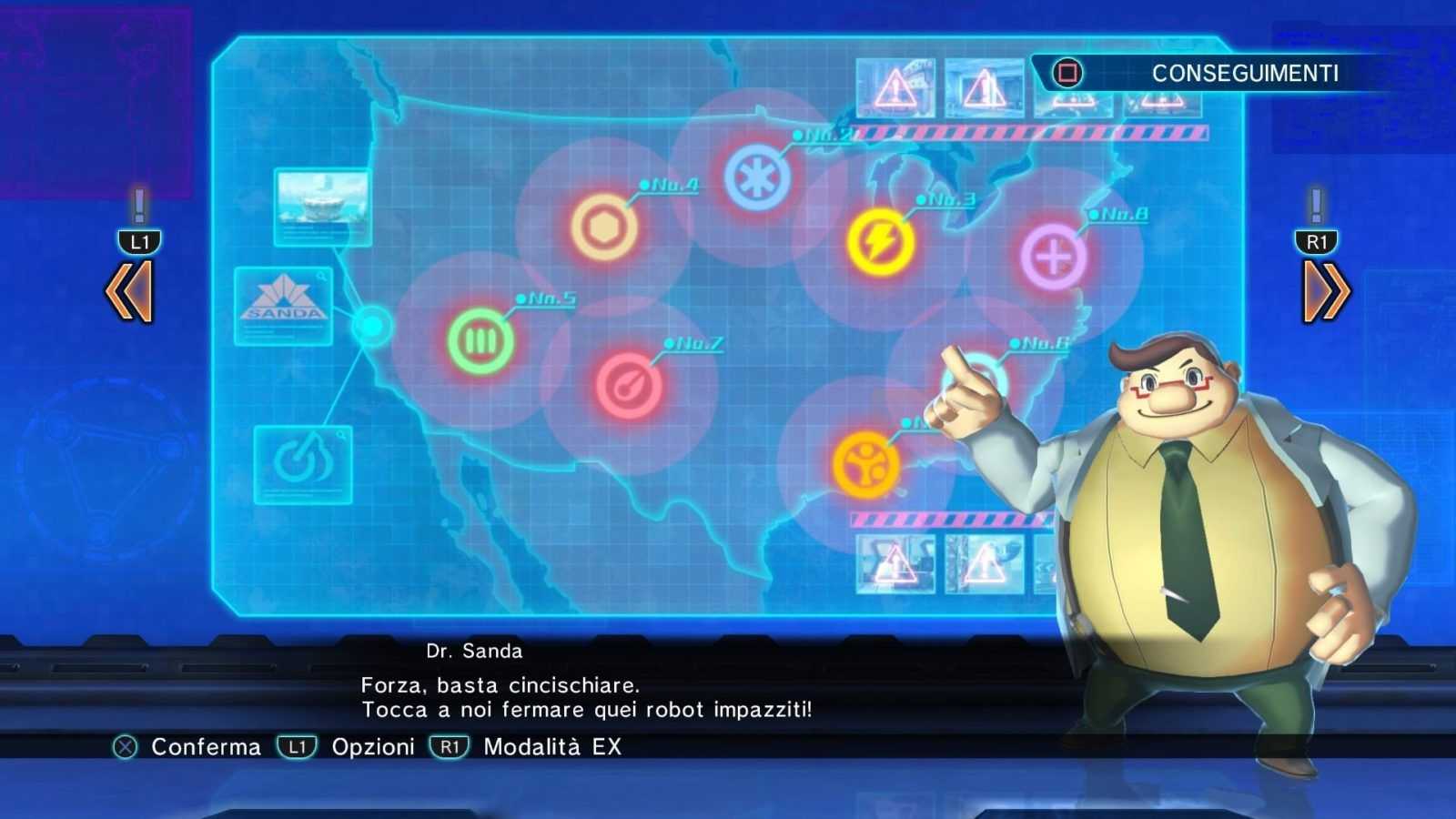Choose the No.5 green bars stage

pyautogui.click(x=480, y=341)
